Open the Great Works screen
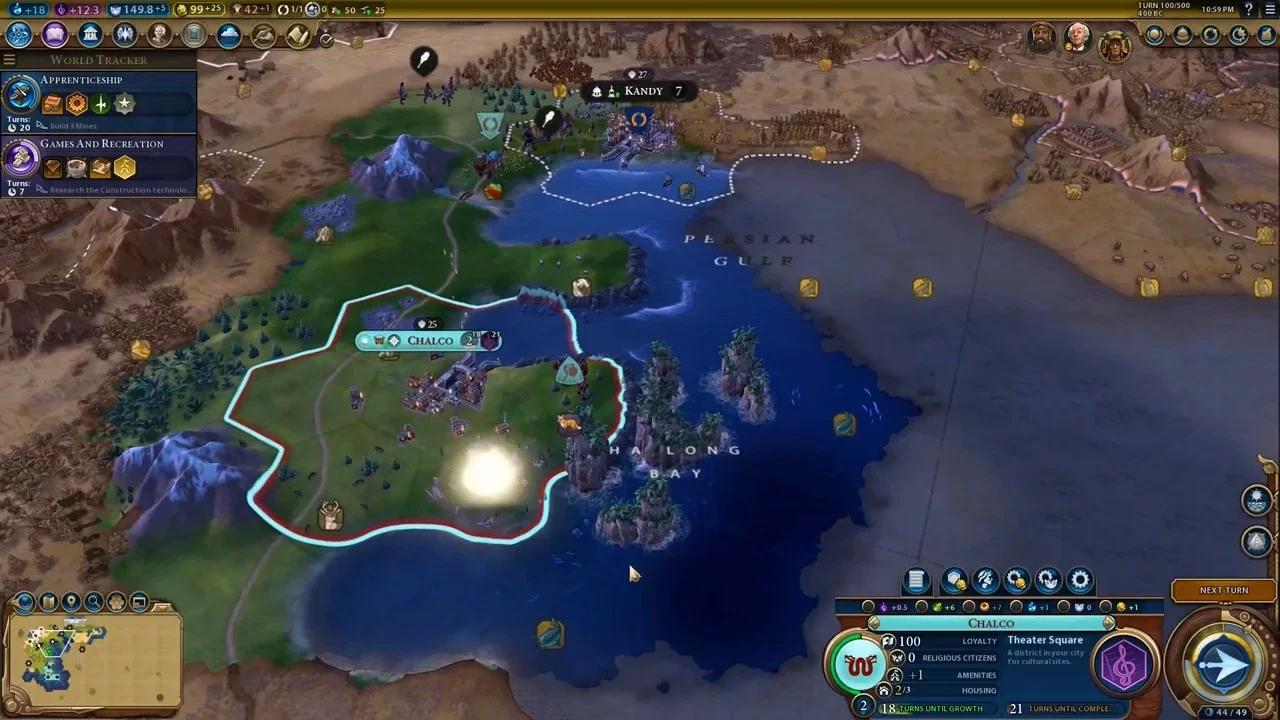This screenshot has height=720, width=1280. [x=193, y=35]
